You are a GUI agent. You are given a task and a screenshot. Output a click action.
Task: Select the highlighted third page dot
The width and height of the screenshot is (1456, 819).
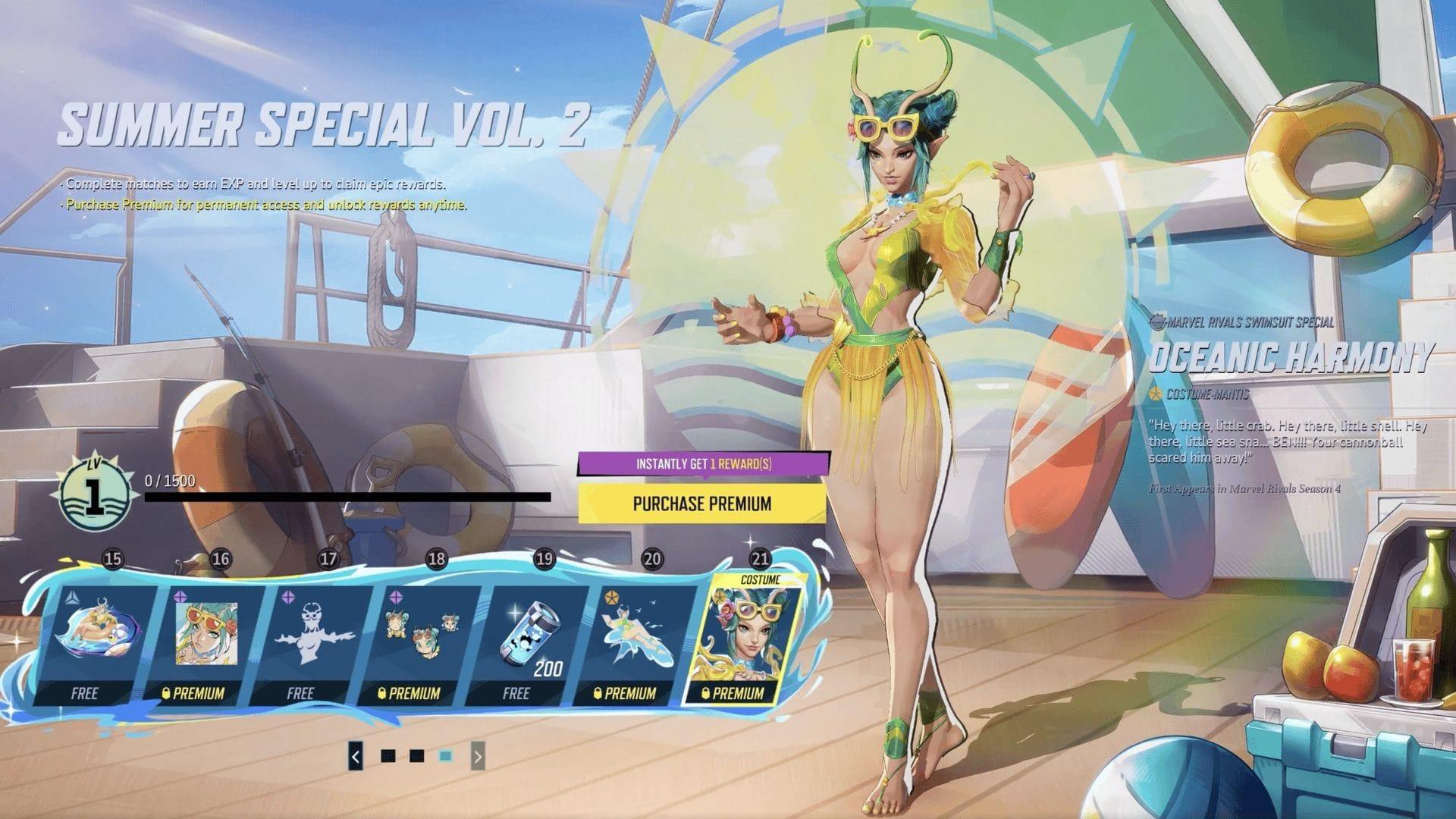point(446,756)
